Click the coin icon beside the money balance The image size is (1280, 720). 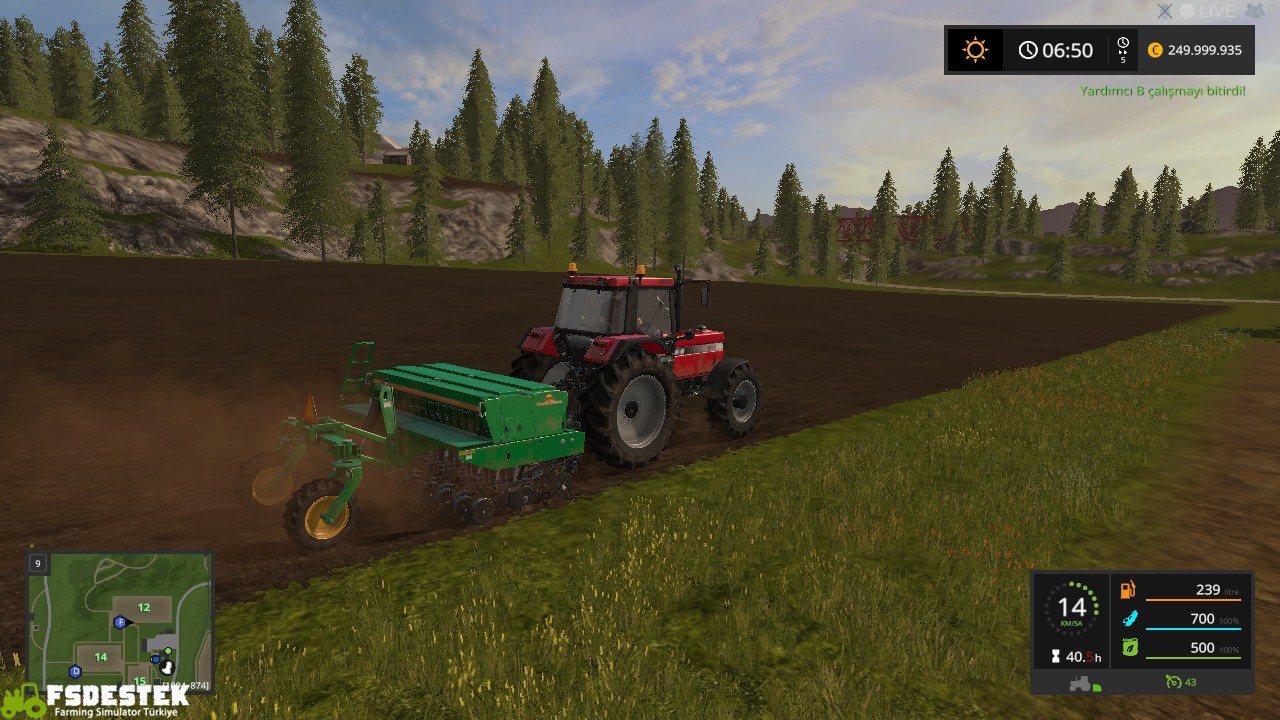[1157, 49]
